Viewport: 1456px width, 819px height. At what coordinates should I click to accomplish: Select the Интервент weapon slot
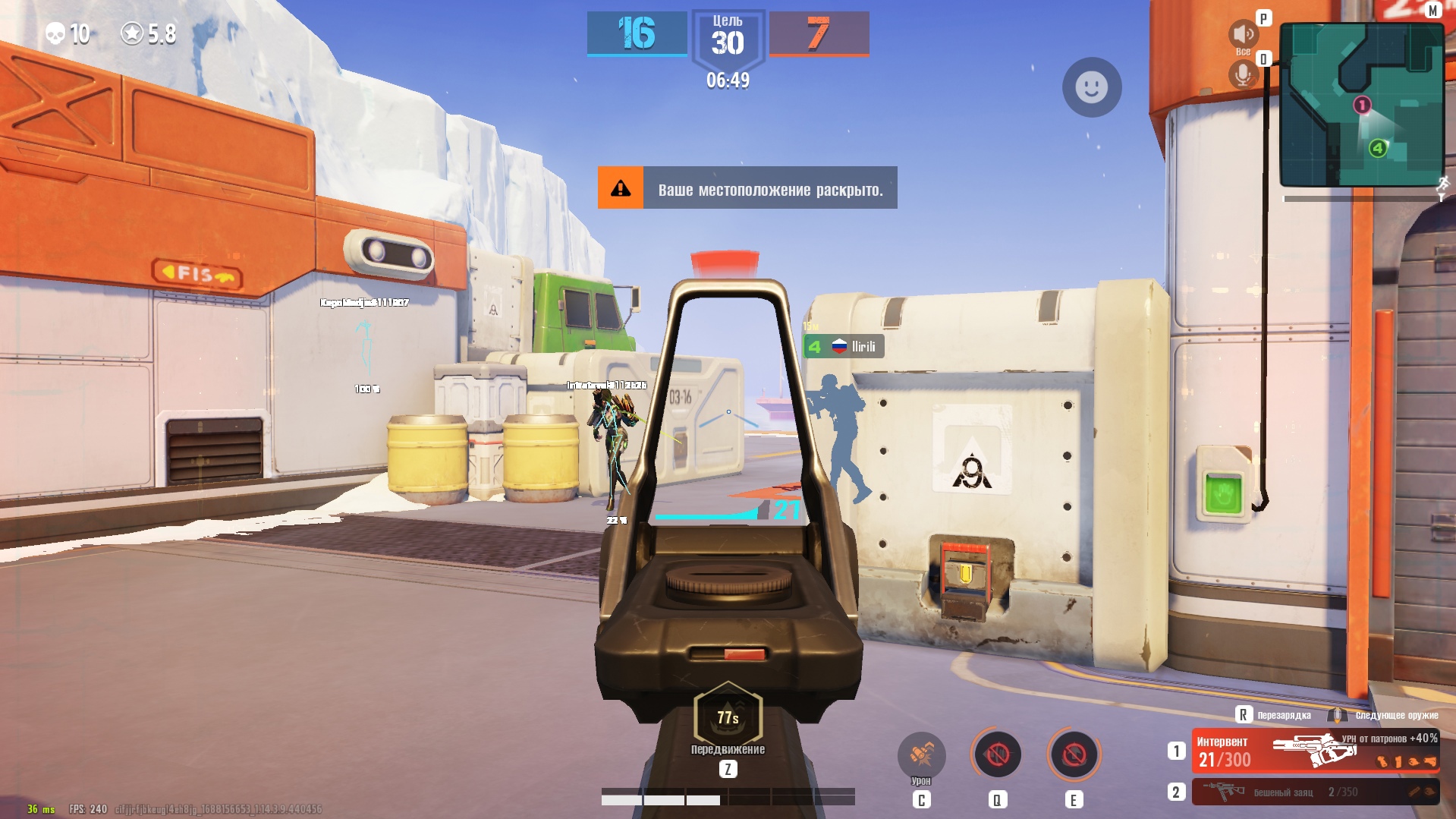pyautogui.click(x=1315, y=751)
